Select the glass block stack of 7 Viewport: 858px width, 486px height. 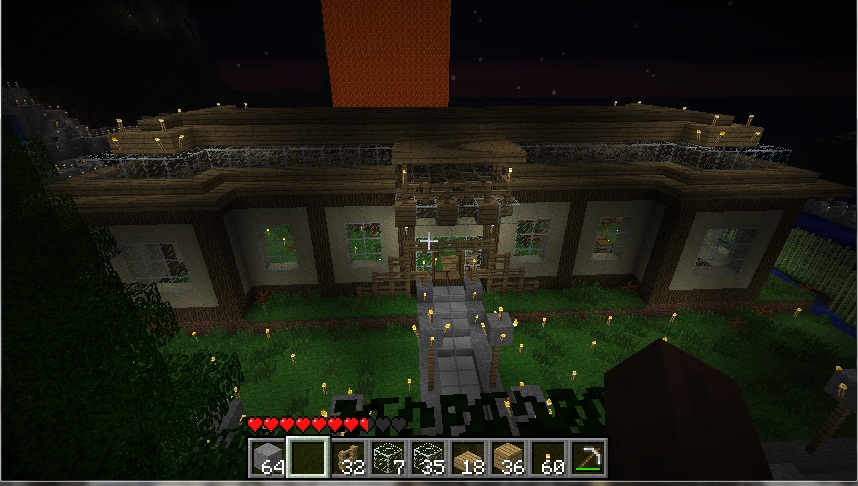[387, 458]
